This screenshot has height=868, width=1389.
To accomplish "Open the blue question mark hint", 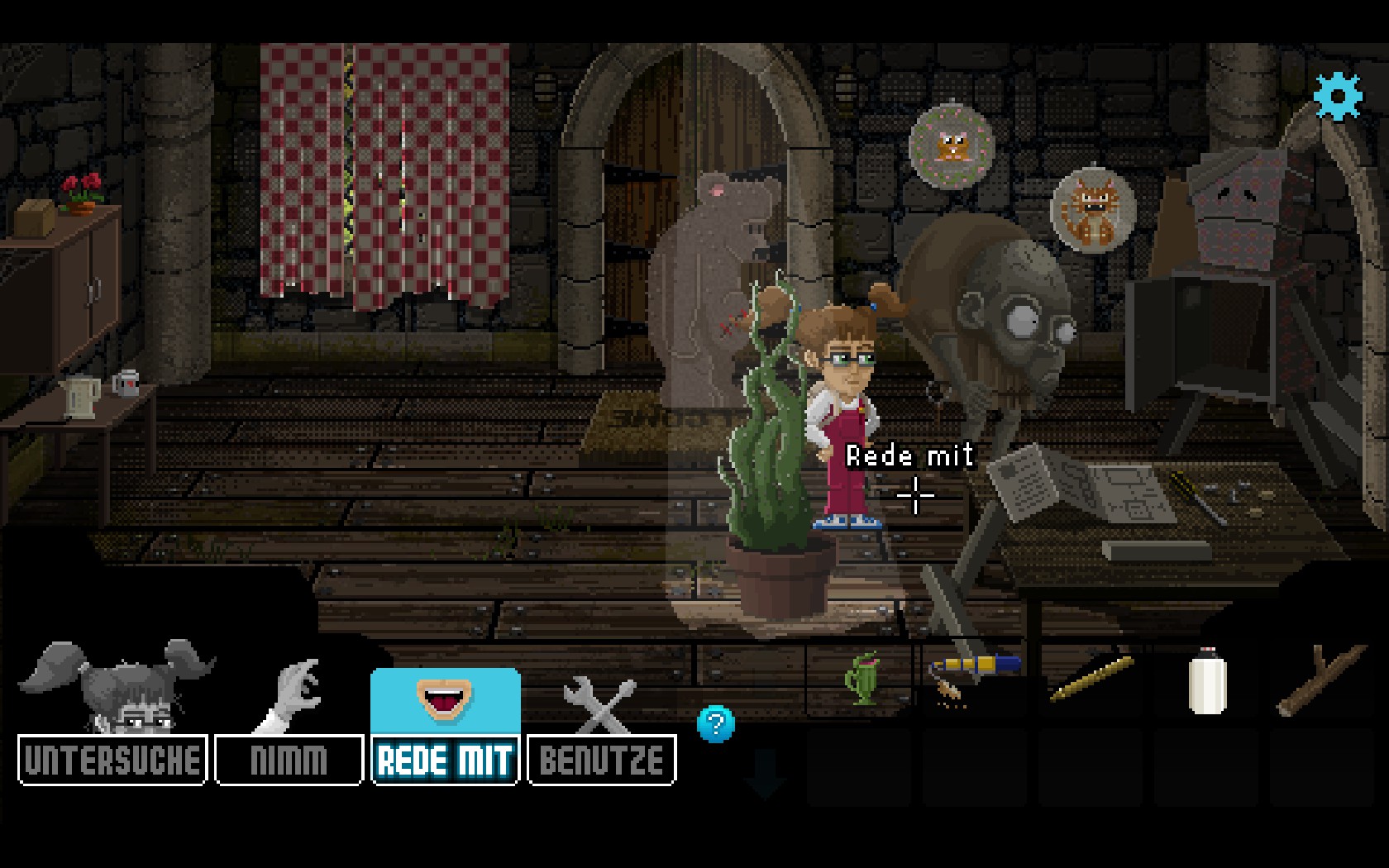I will click(x=715, y=725).
